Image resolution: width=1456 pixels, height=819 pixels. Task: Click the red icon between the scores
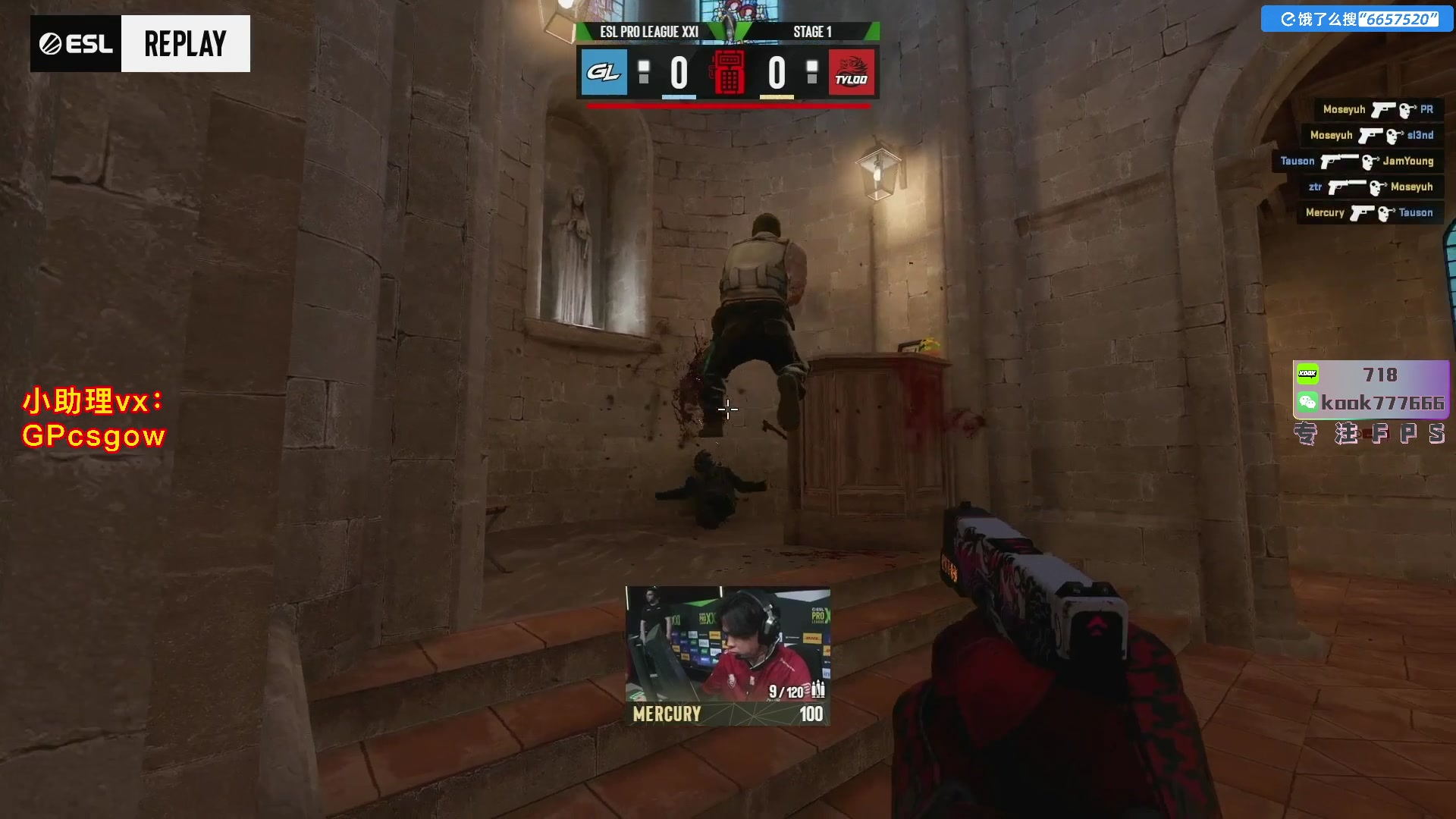pyautogui.click(x=728, y=72)
